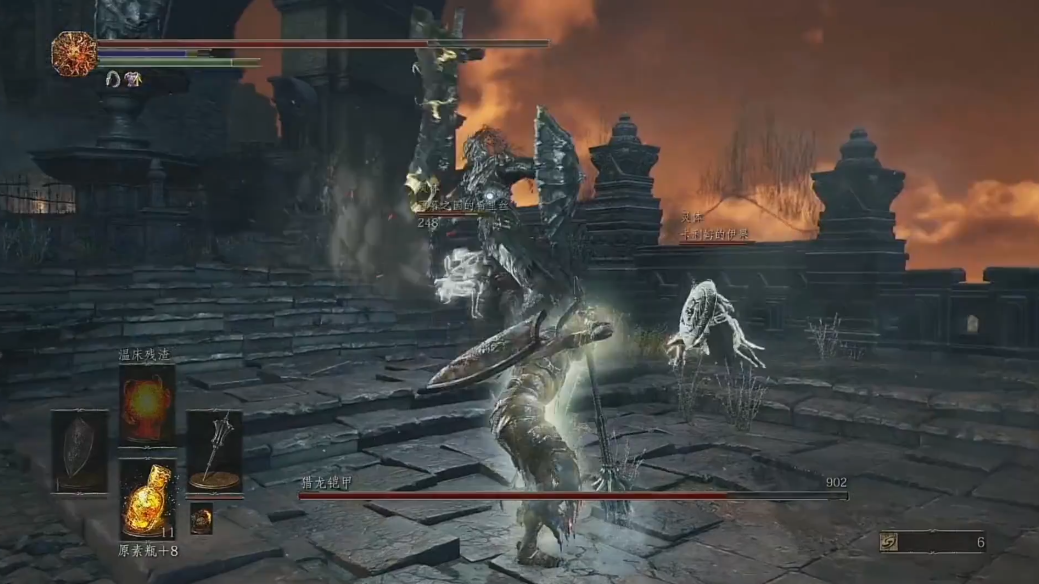Click the armor buff status icon
The width and height of the screenshot is (1039, 584).
point(133,79)
